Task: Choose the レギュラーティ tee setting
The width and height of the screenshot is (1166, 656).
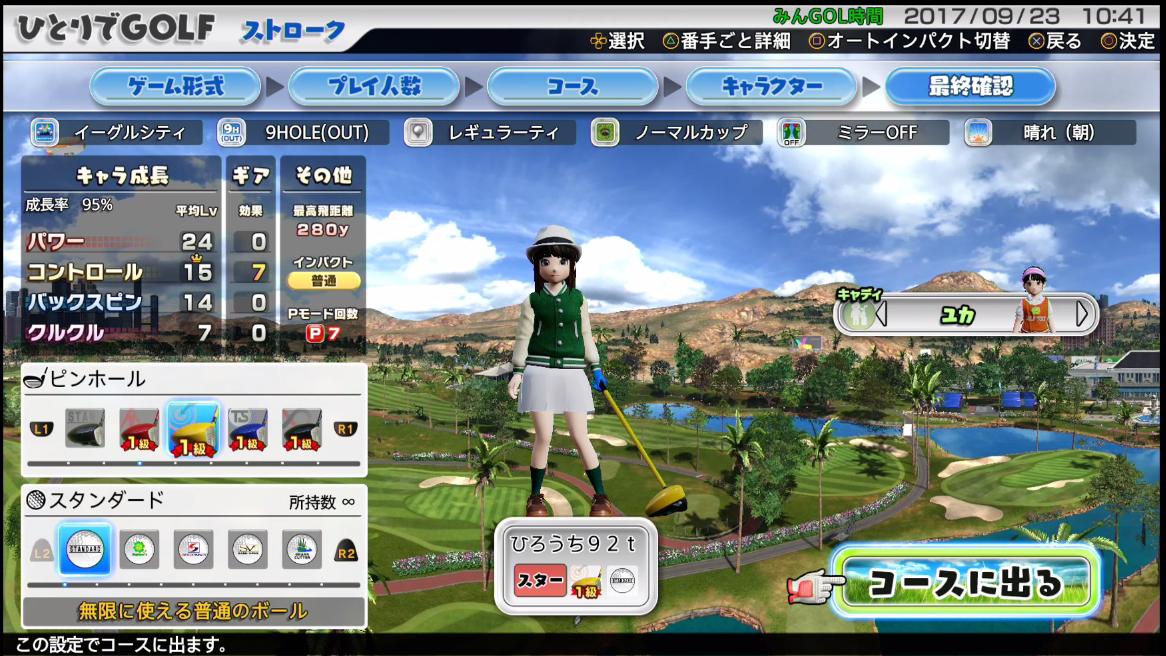Action: pyautogui.click(x=490, y=132)
